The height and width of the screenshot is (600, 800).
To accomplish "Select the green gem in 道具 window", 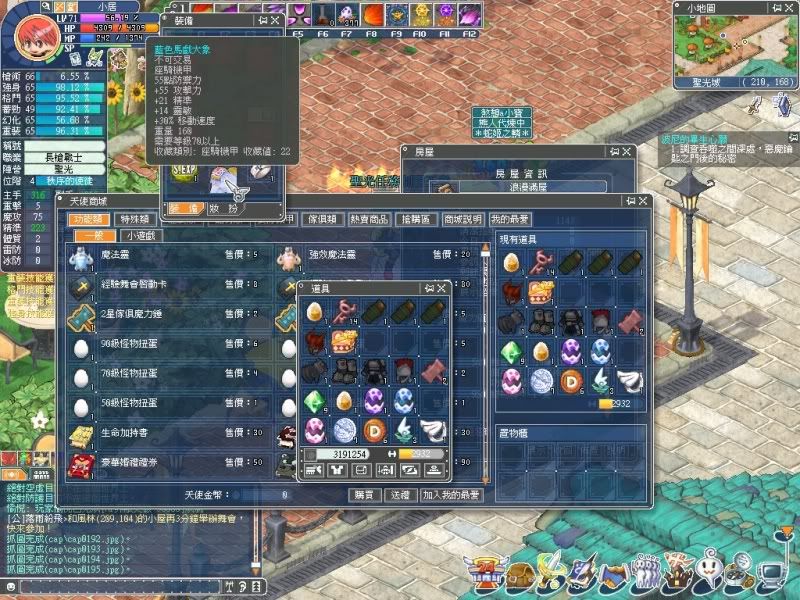I will (x=317, y=401).
